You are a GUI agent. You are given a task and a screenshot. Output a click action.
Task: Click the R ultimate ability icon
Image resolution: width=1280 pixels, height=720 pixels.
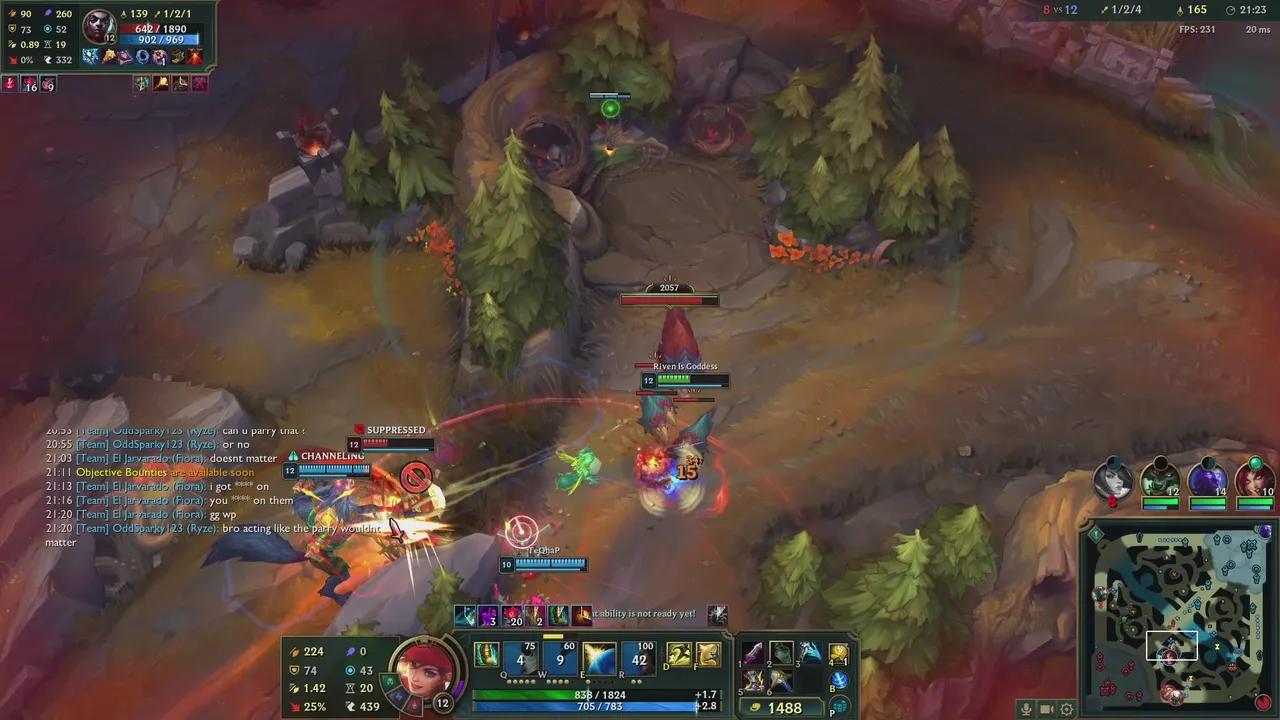[x=638, y=658]
